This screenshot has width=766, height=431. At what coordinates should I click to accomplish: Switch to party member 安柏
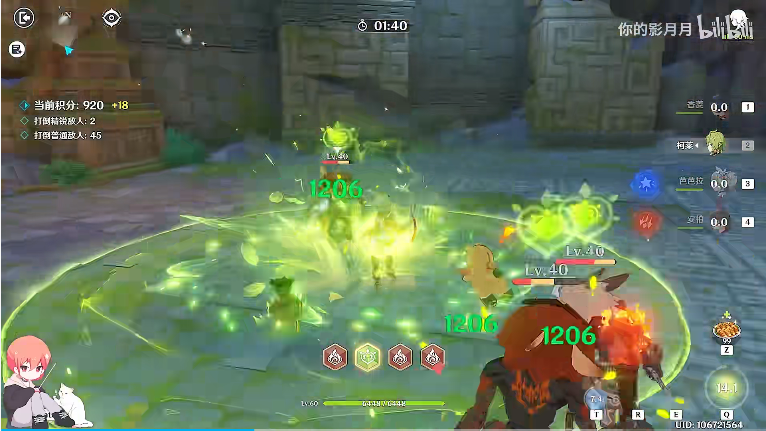point(719,221)
